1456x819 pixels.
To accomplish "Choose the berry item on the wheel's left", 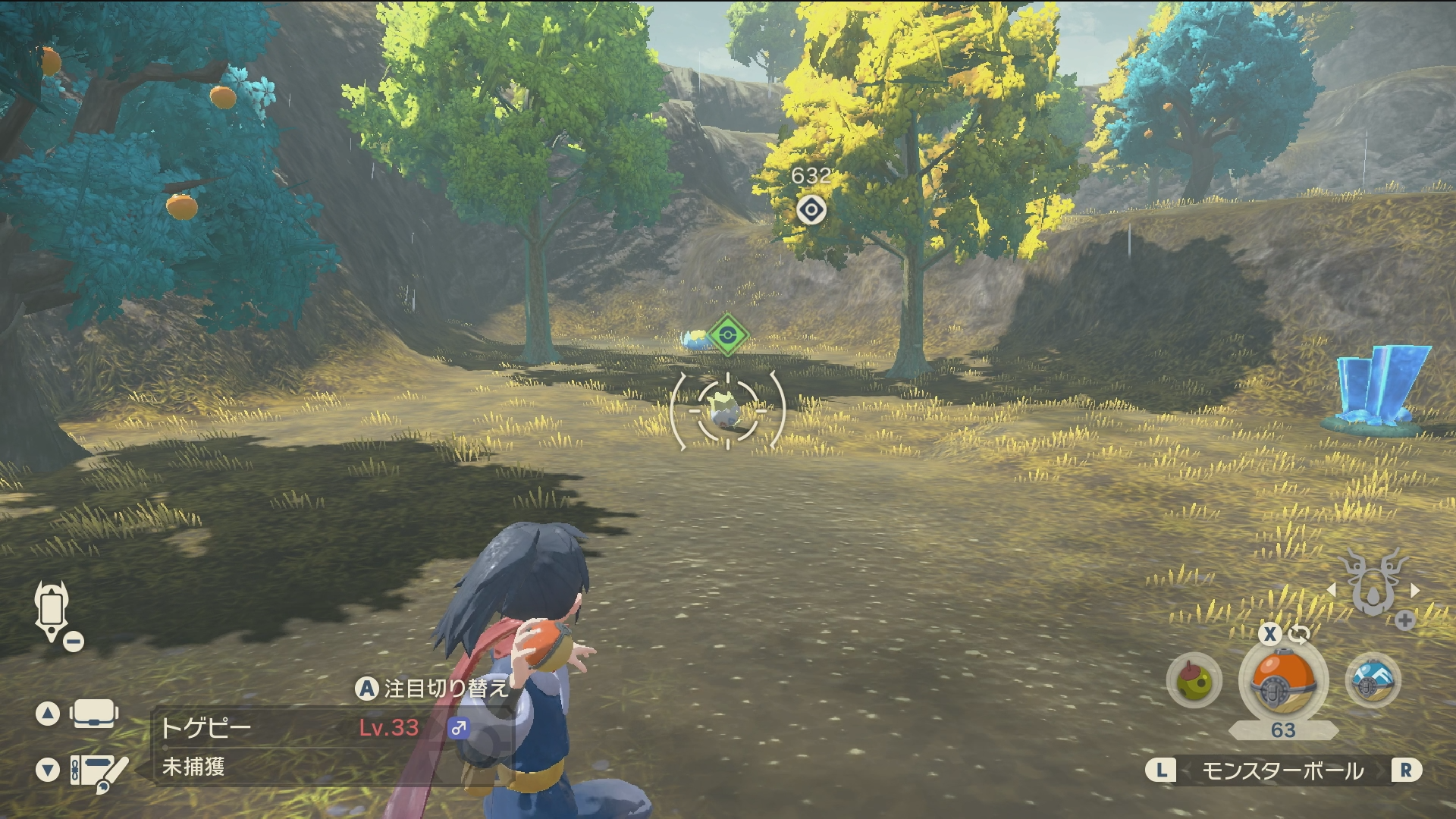I will (1194, 680).
